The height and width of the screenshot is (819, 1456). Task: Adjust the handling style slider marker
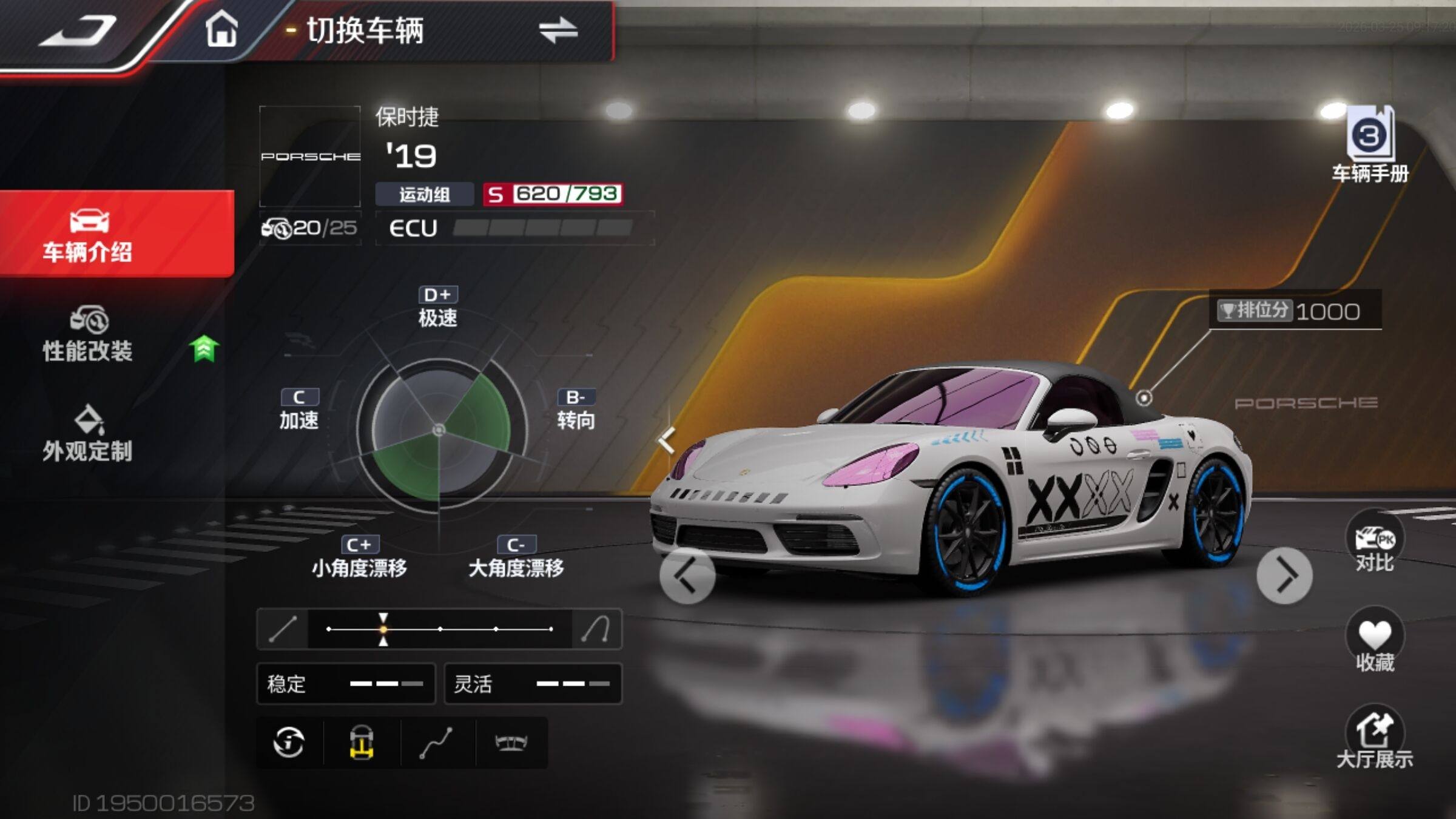[x=383, y=629]
